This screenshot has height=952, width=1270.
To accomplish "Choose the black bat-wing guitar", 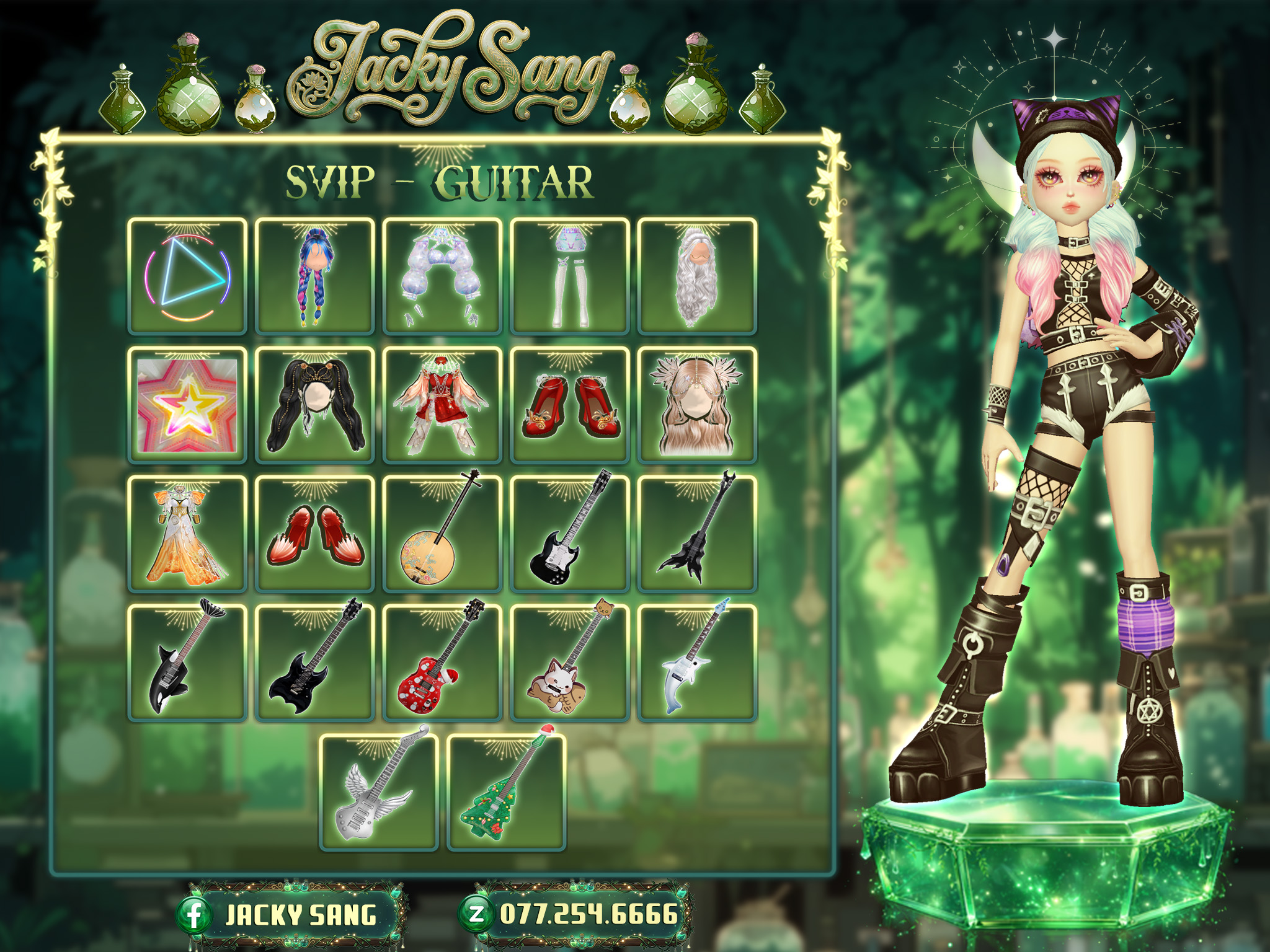I will coord(697,534).
